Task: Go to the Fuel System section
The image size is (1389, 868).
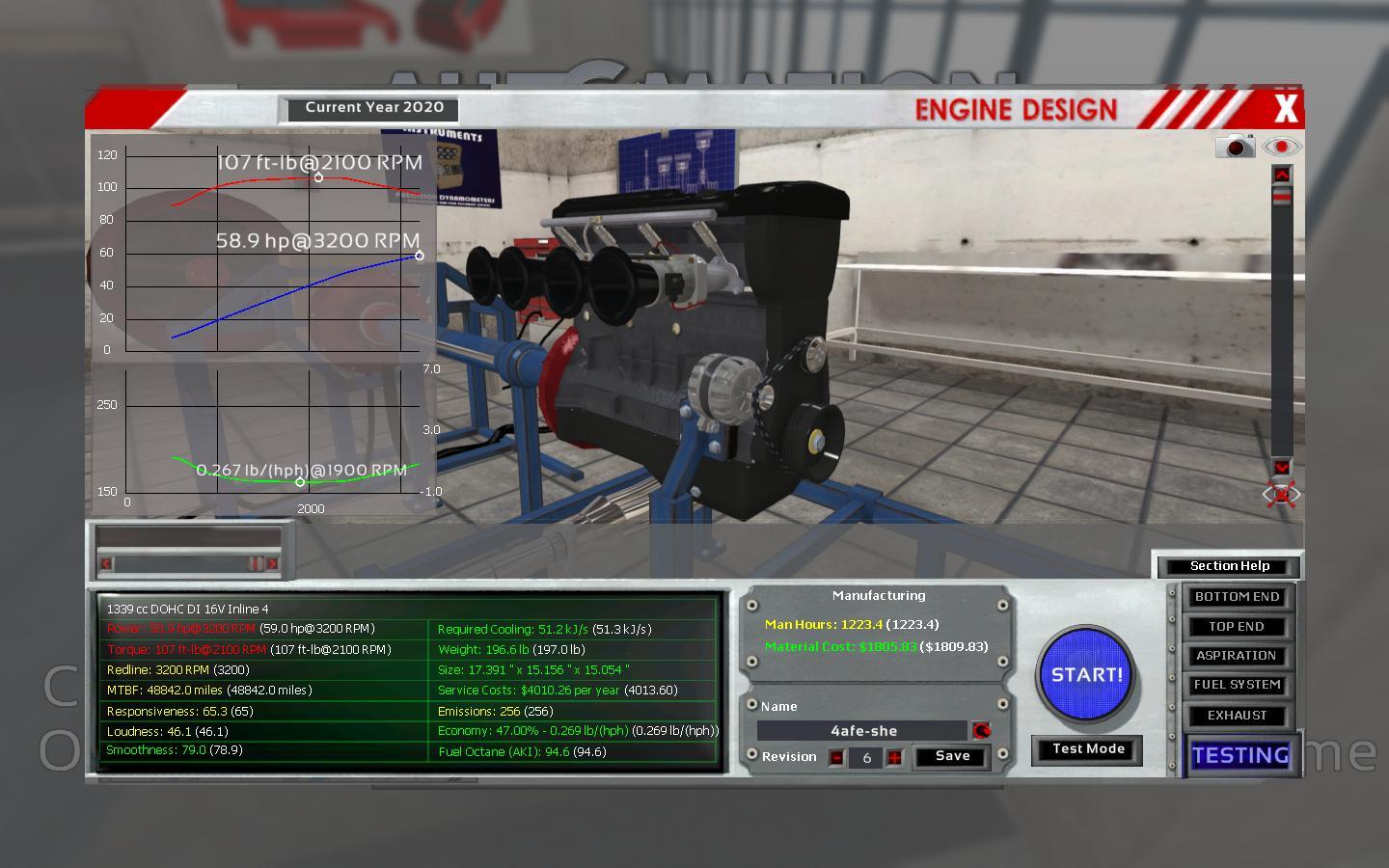Action: [x=1237, y=685]
